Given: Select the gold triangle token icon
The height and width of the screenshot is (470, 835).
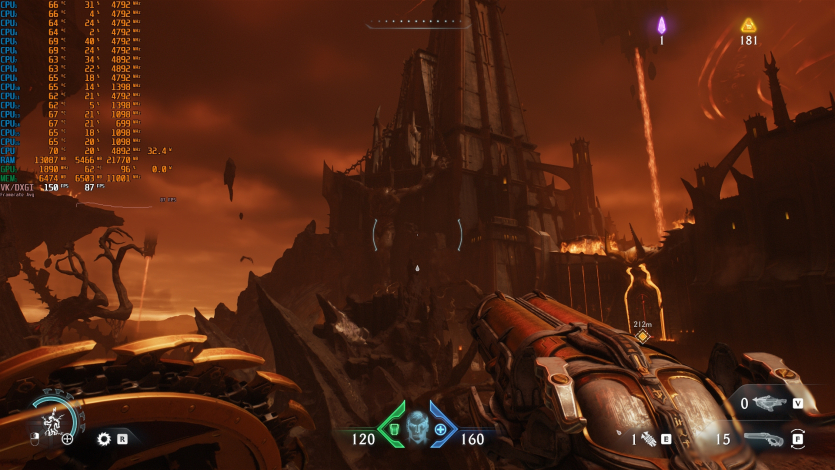Looking at the screenshot, I should (x=748, y=25).
